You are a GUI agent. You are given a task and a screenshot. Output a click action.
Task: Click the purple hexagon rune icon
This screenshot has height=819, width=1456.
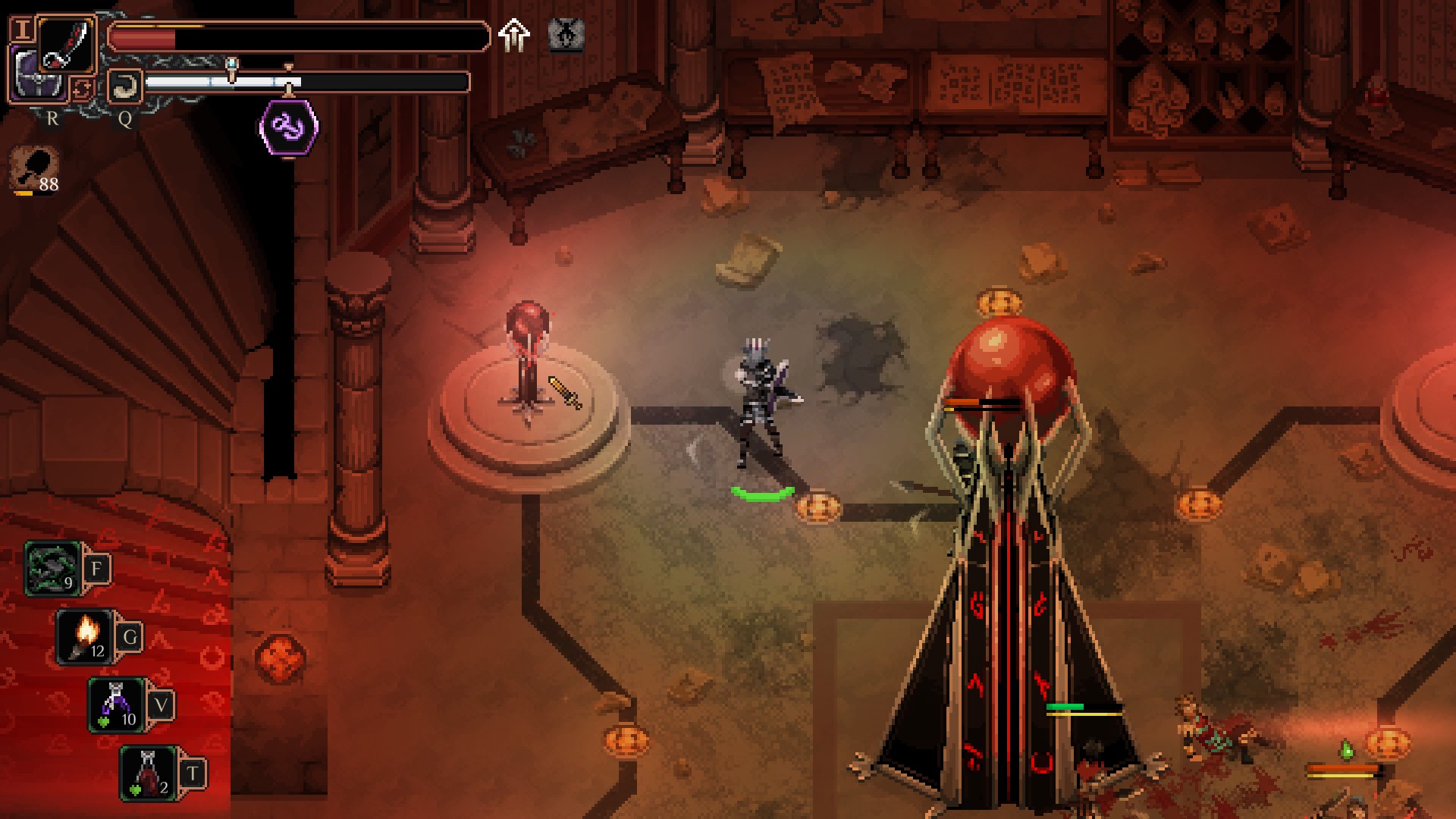[289, 127]
